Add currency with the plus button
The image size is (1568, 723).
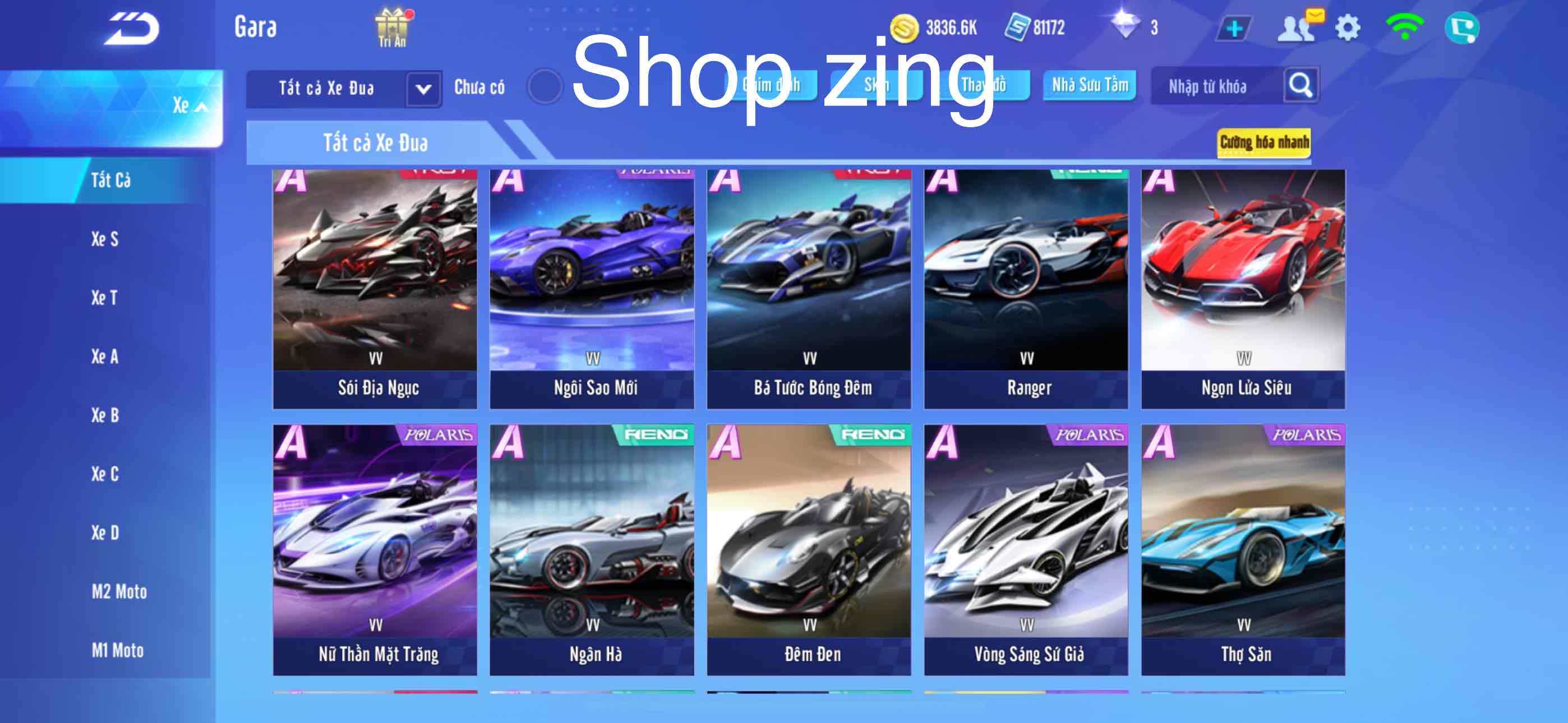1234,29
